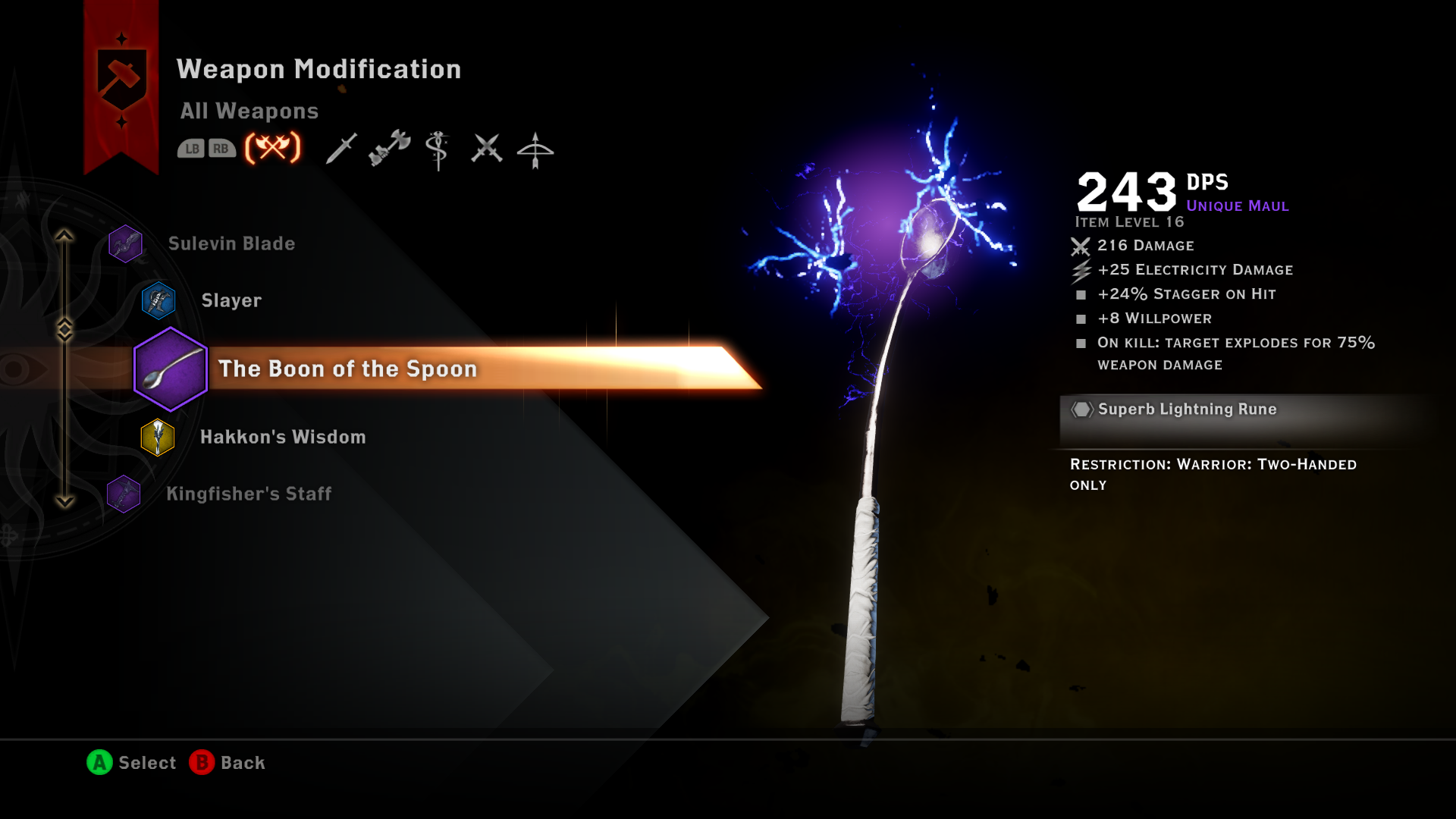
Task: Collapse the list with the bottom scroll arrow
Action: pos(65,499)
